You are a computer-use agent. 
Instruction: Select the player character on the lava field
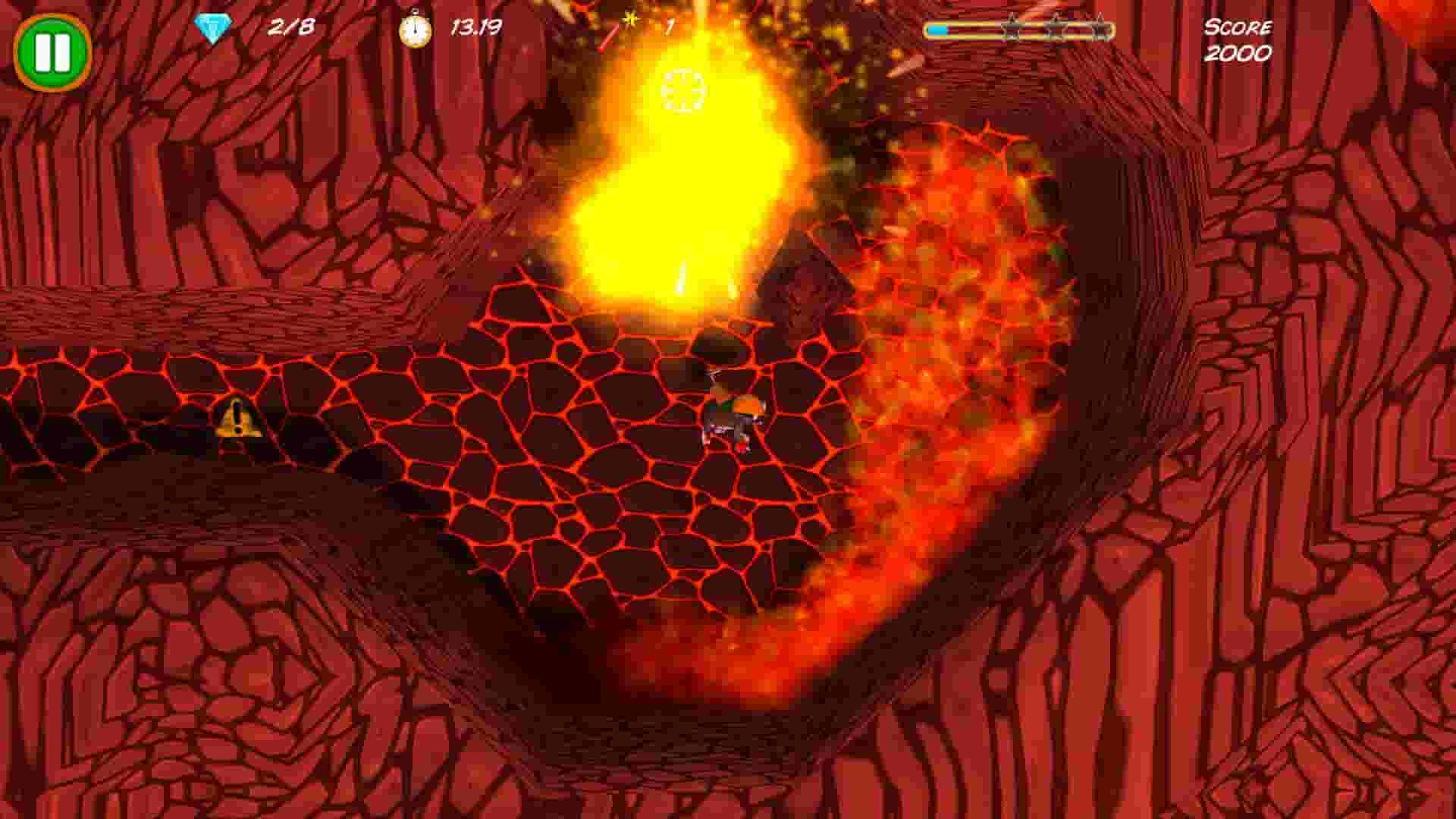click(x=730, y=414)
